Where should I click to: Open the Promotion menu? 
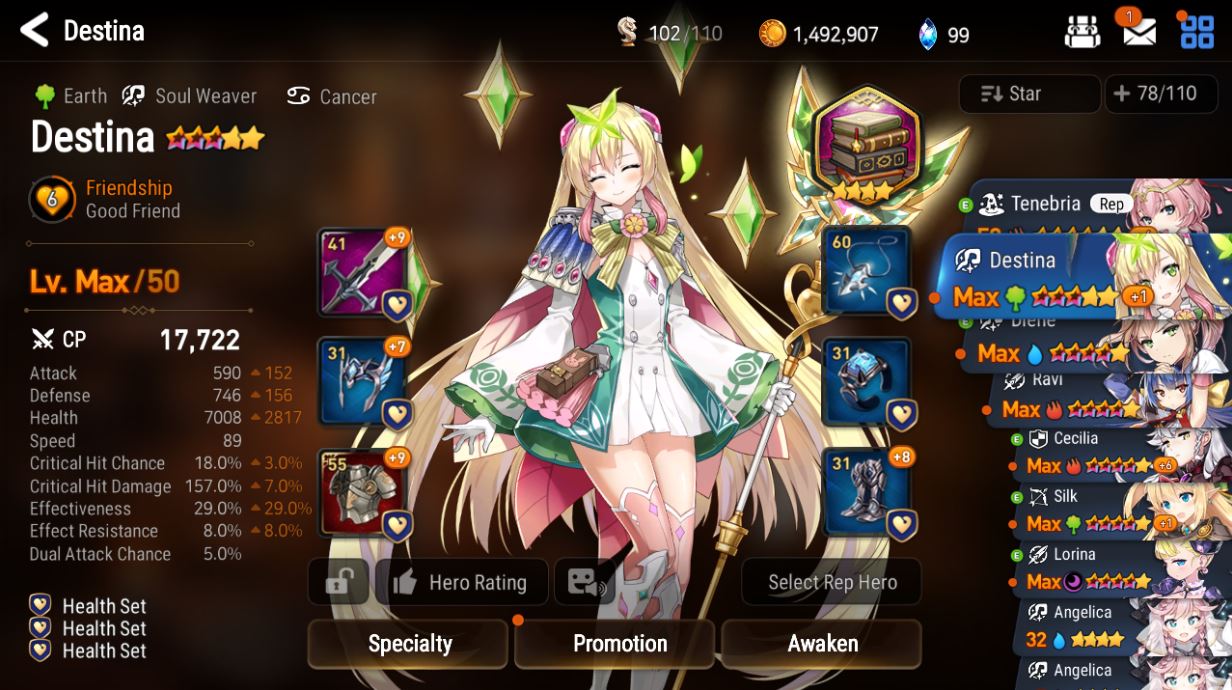click(619, 644)
